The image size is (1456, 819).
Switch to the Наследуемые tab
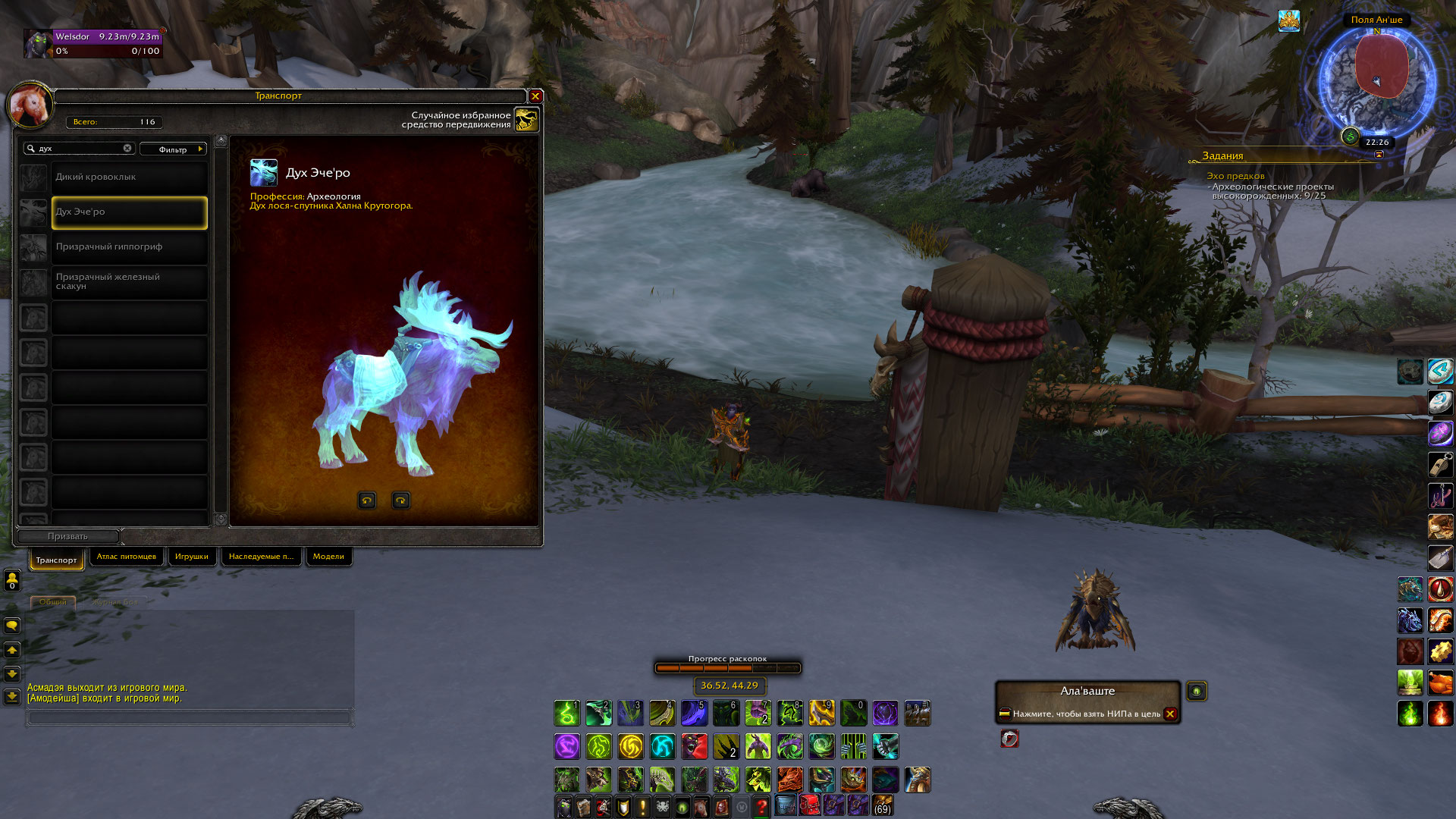261,557
